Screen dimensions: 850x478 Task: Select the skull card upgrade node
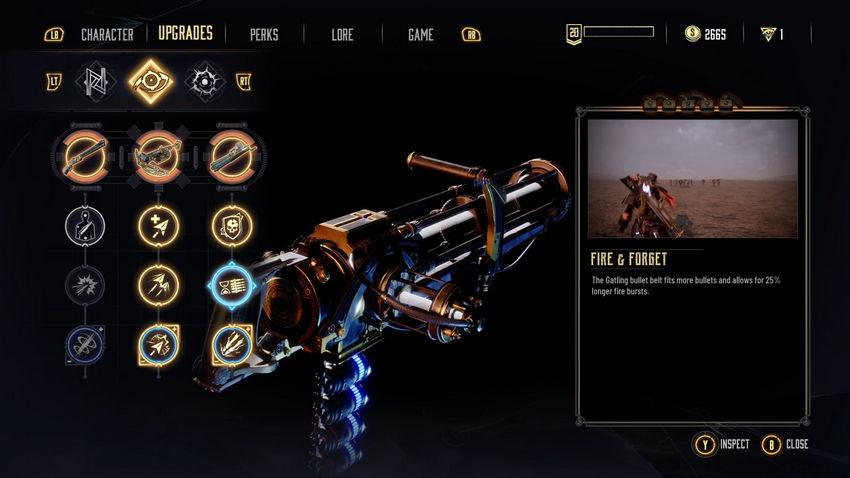pyautogui.click(x=232, y=224)
